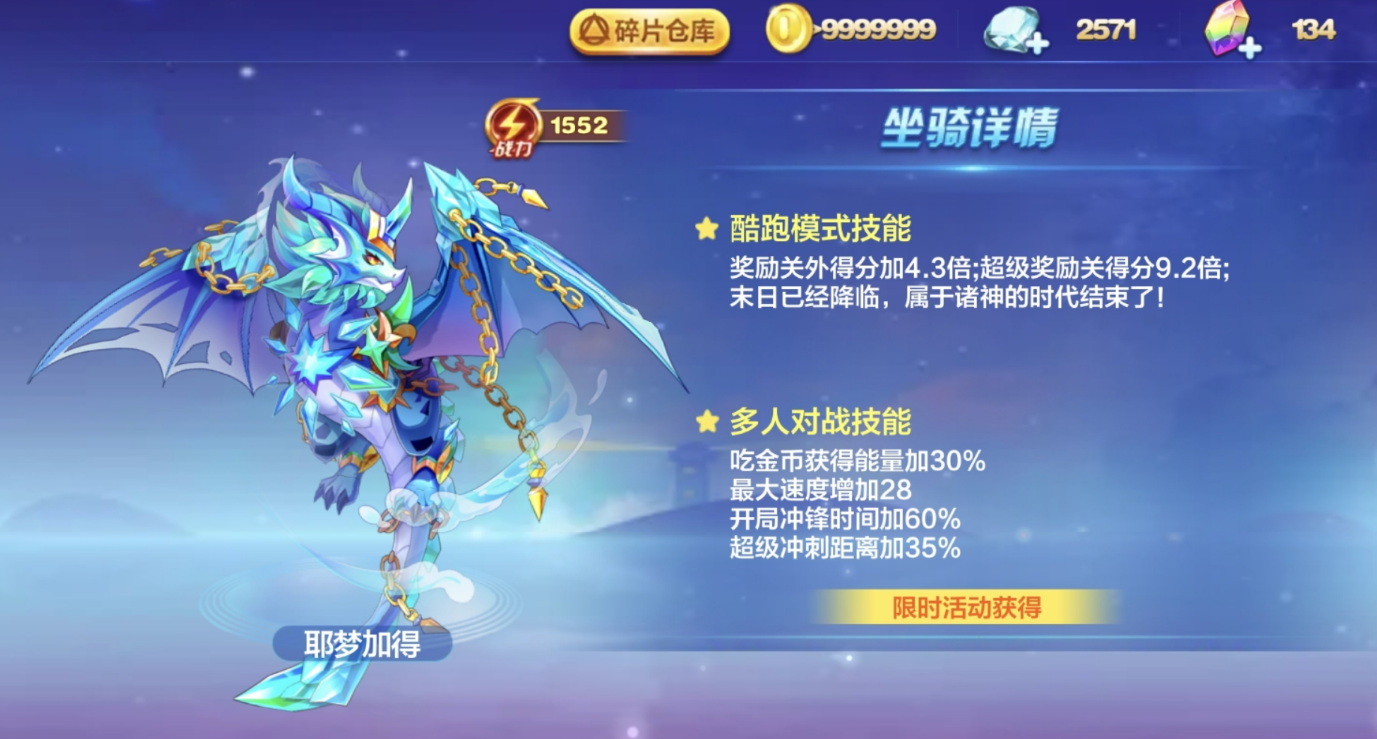
Task: Click the lightning bolt inside the power emblem
Action: coord(513,122)
